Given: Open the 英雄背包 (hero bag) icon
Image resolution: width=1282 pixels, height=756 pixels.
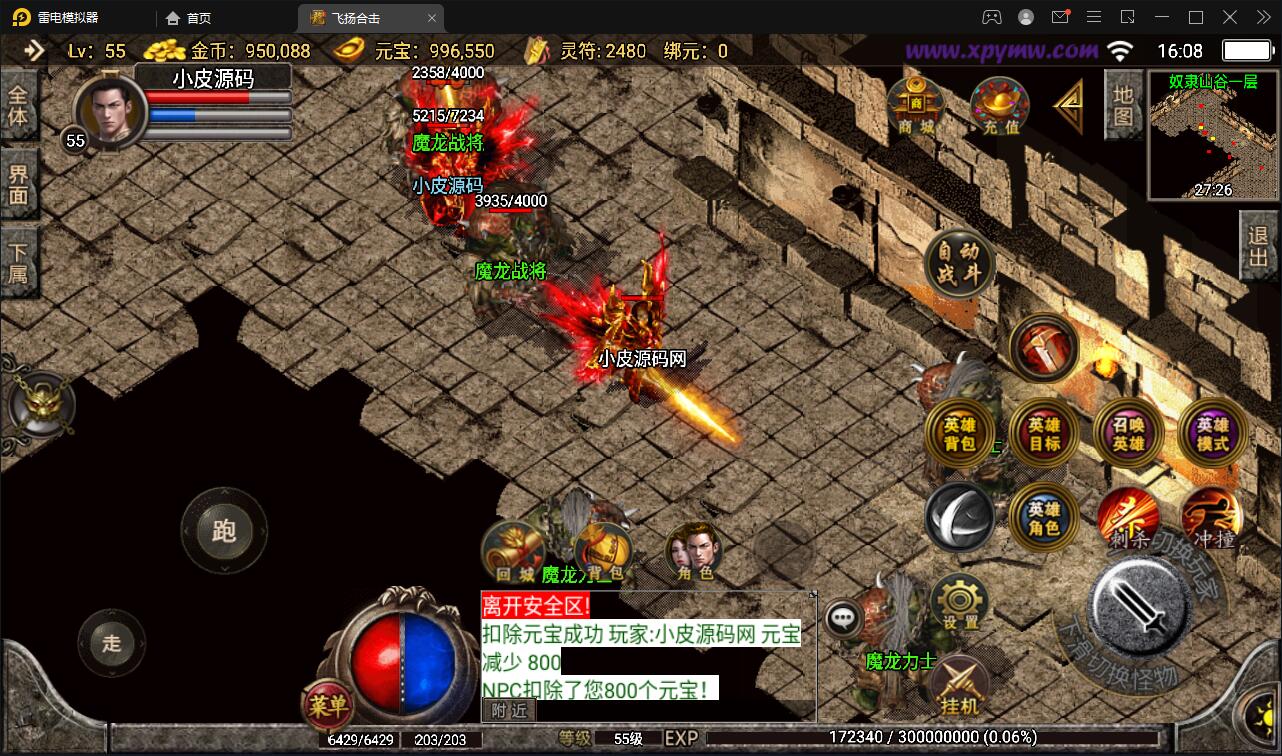Looking at the screenshot, I should pyautogui.click(x=960, y=433).
